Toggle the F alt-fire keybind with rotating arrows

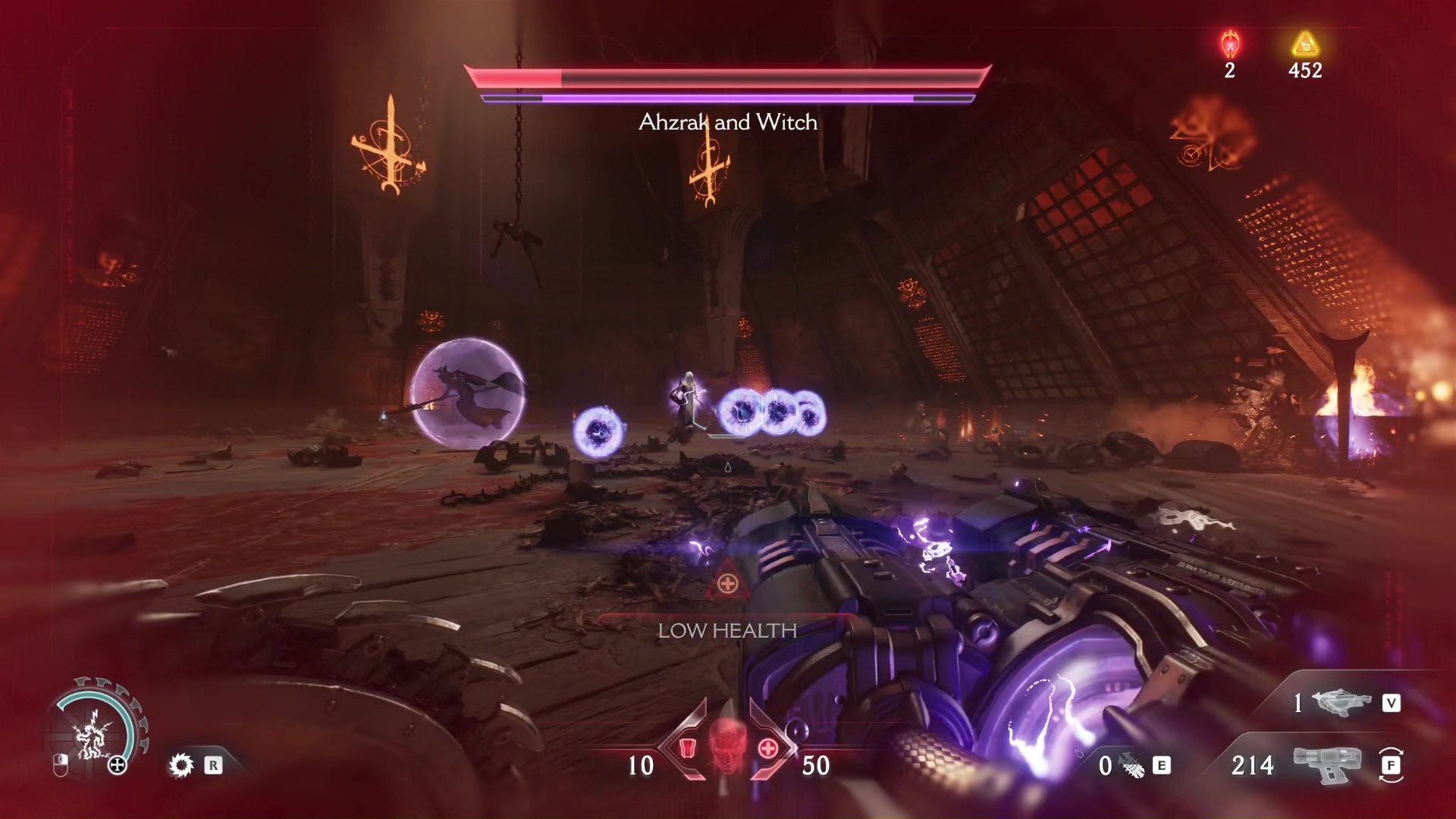pos(1390,766)
